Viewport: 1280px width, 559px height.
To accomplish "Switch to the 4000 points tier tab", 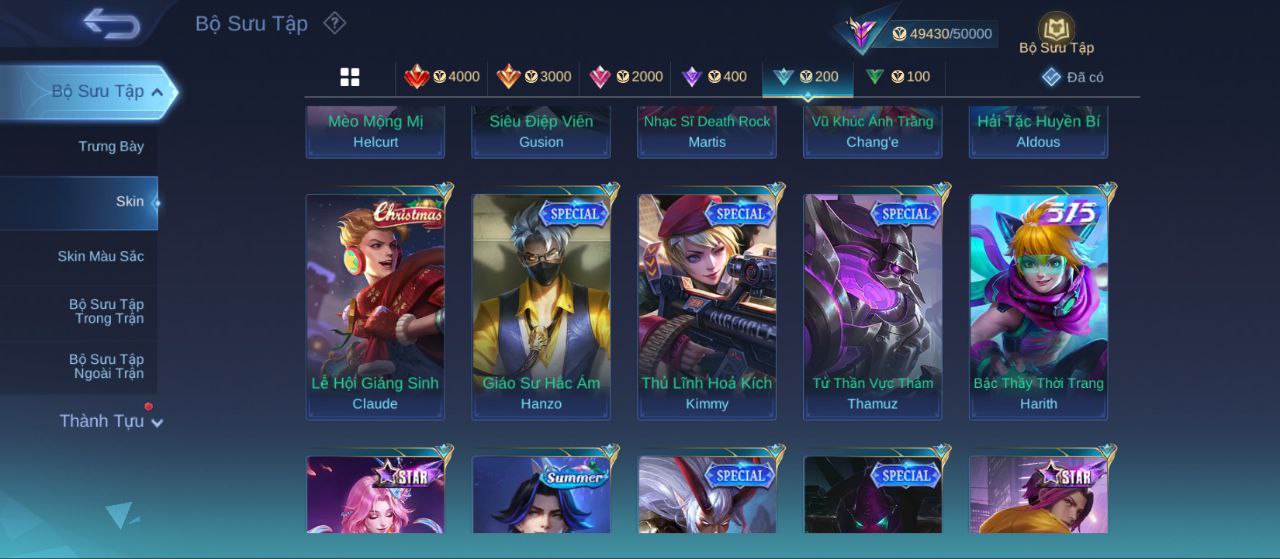I will click(441, 77).
